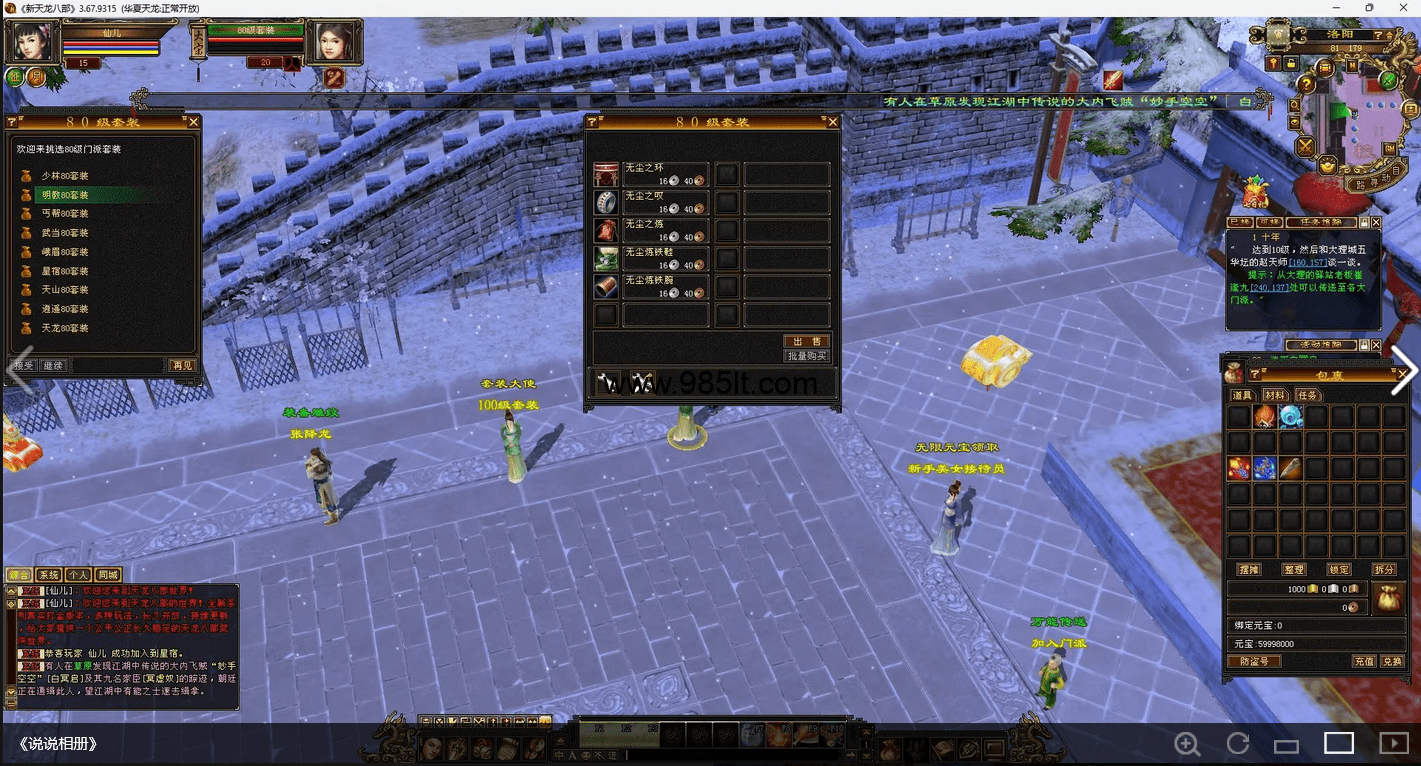Open 批量购买 bulk purchase
This screenshot has width=1421, height=766.
806,356
